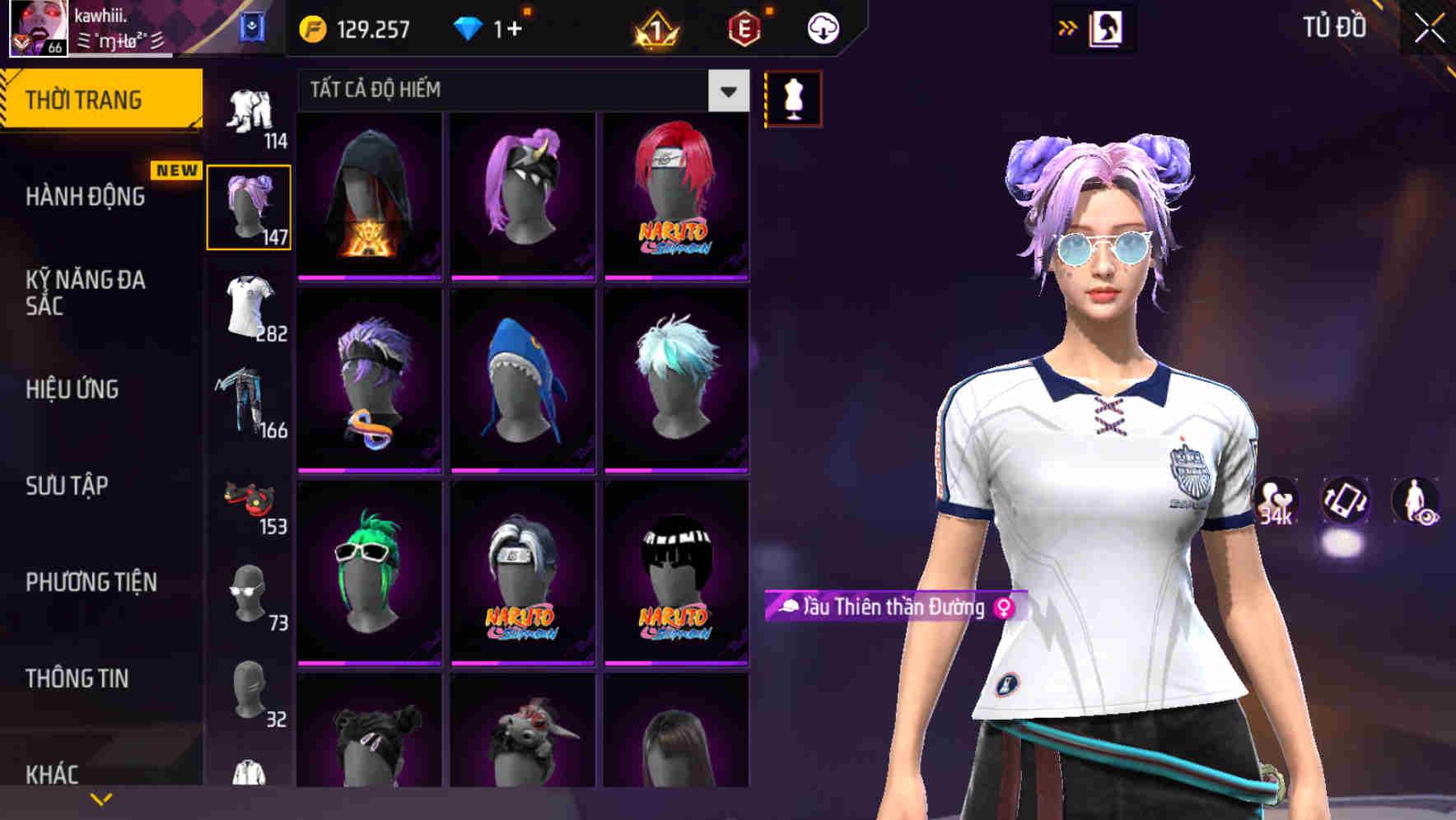The width and height of the screenshot is (1456, 820).
Task: Select the mannequin preview icon
Action: point(793,96)
